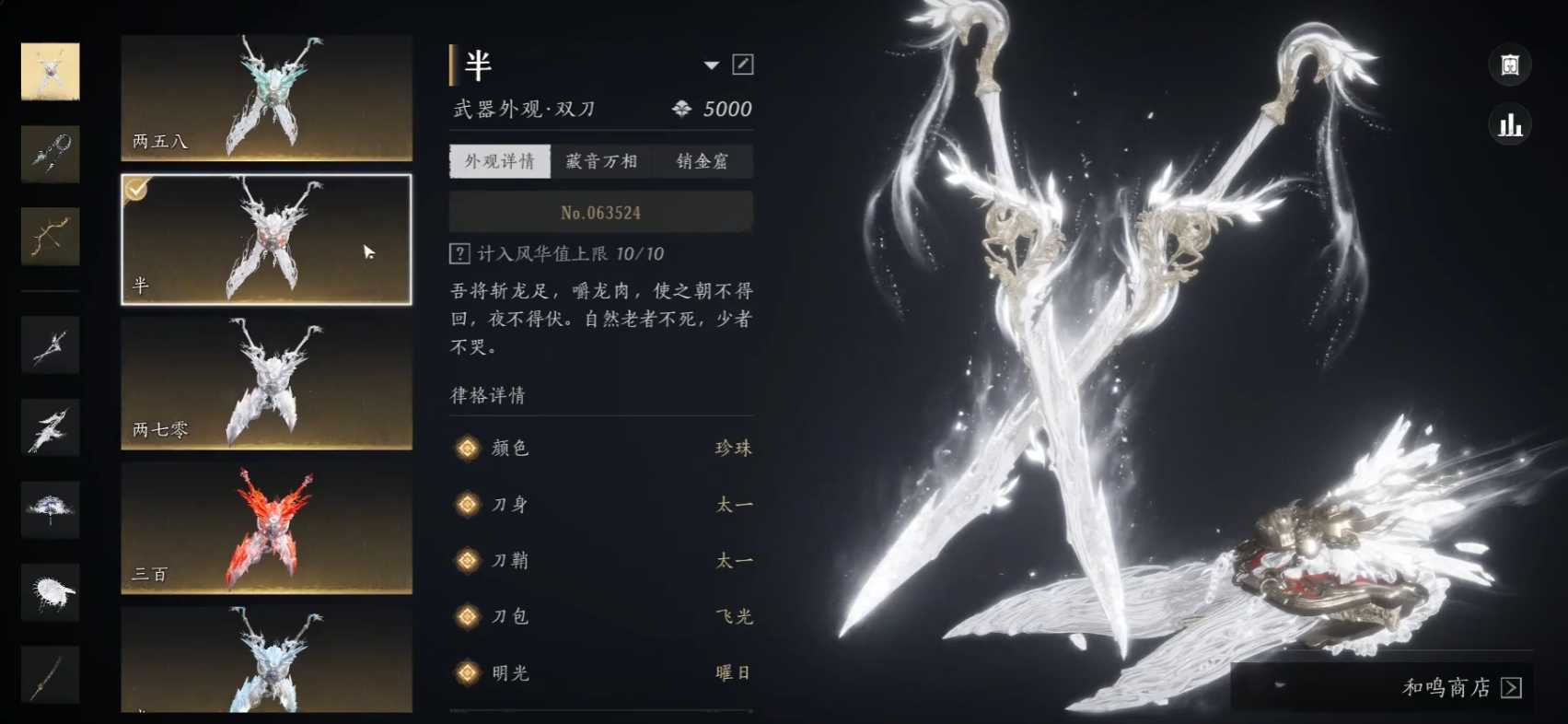
Task: Toggle the checkmark on the 半 skin thumbnail
Action: pos(136,190)
